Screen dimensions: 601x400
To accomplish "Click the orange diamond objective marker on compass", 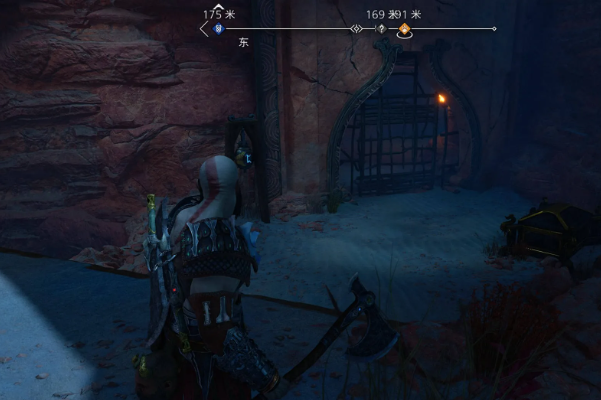I will [404, 29].
